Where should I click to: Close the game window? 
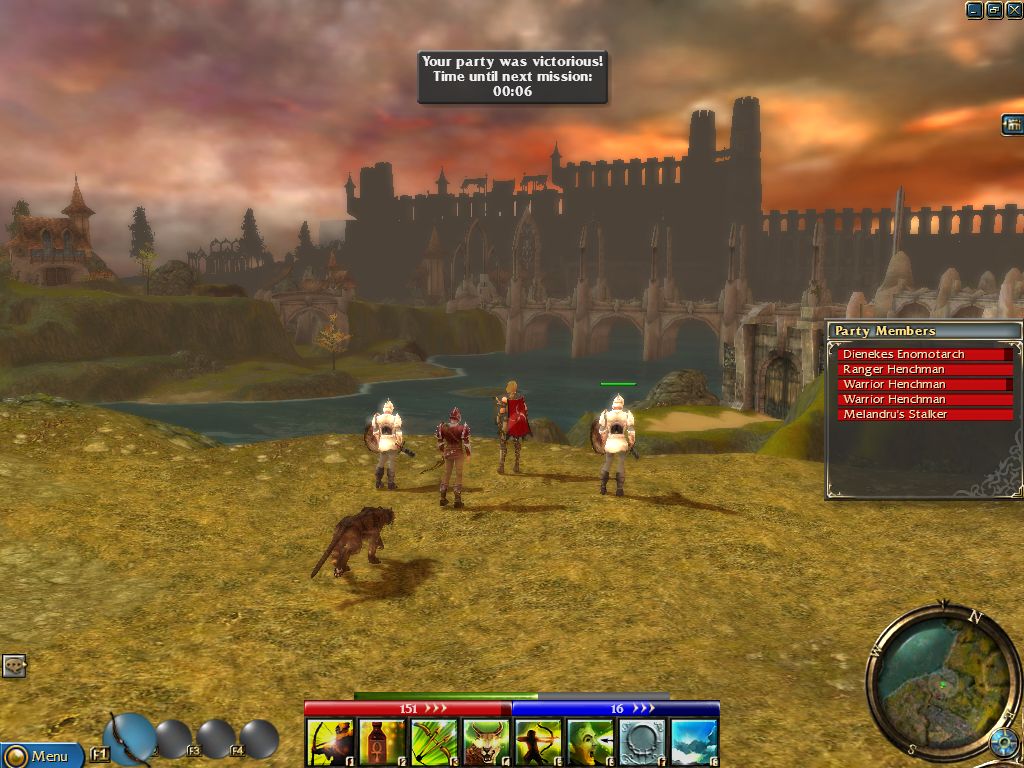pos(1013,10)
